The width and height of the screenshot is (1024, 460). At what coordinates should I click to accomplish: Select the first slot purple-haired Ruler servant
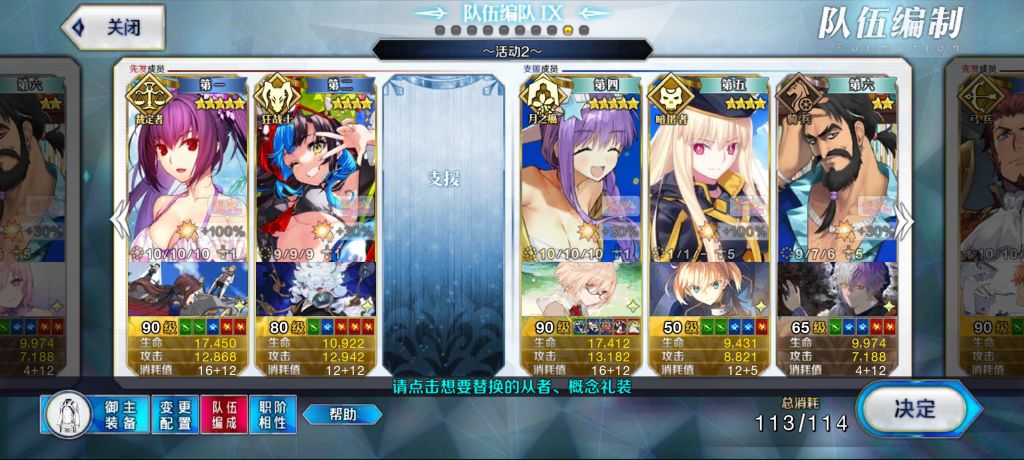(188, 180)
